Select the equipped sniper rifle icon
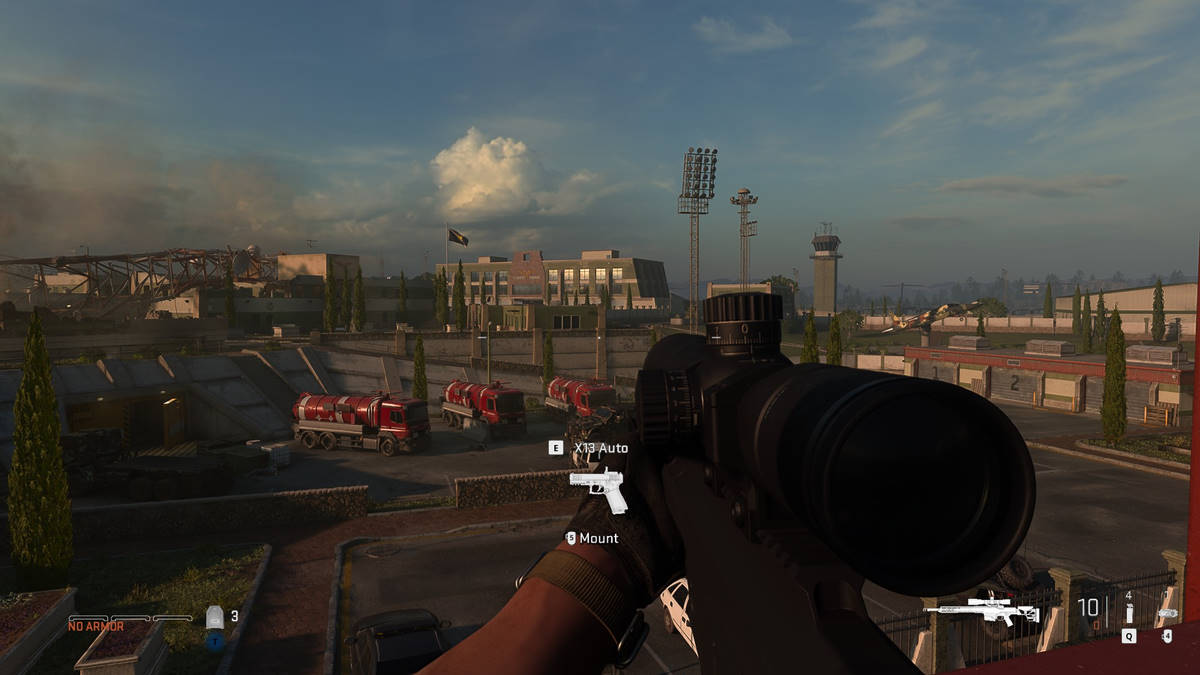 click(x=967, y=608)
